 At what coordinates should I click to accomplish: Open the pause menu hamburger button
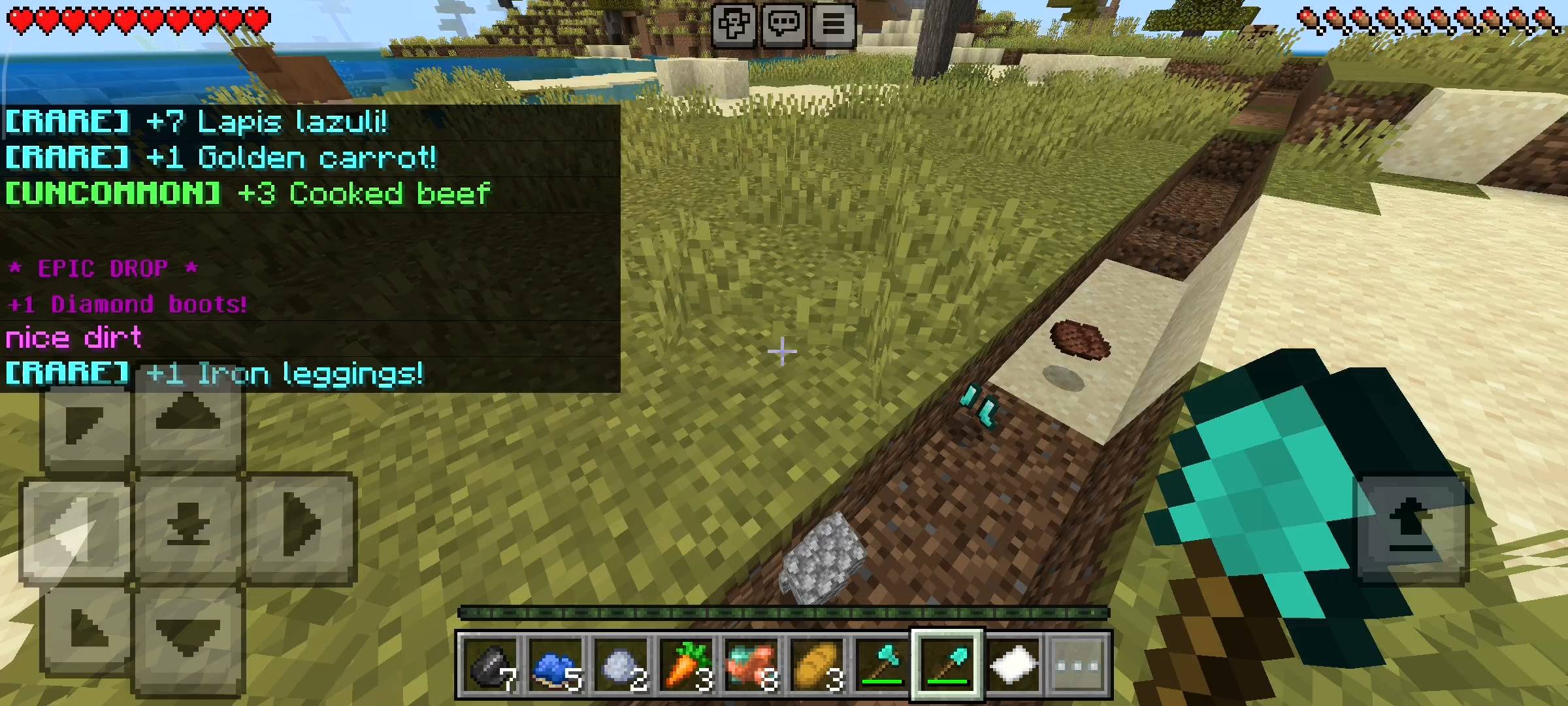(833, 25)
